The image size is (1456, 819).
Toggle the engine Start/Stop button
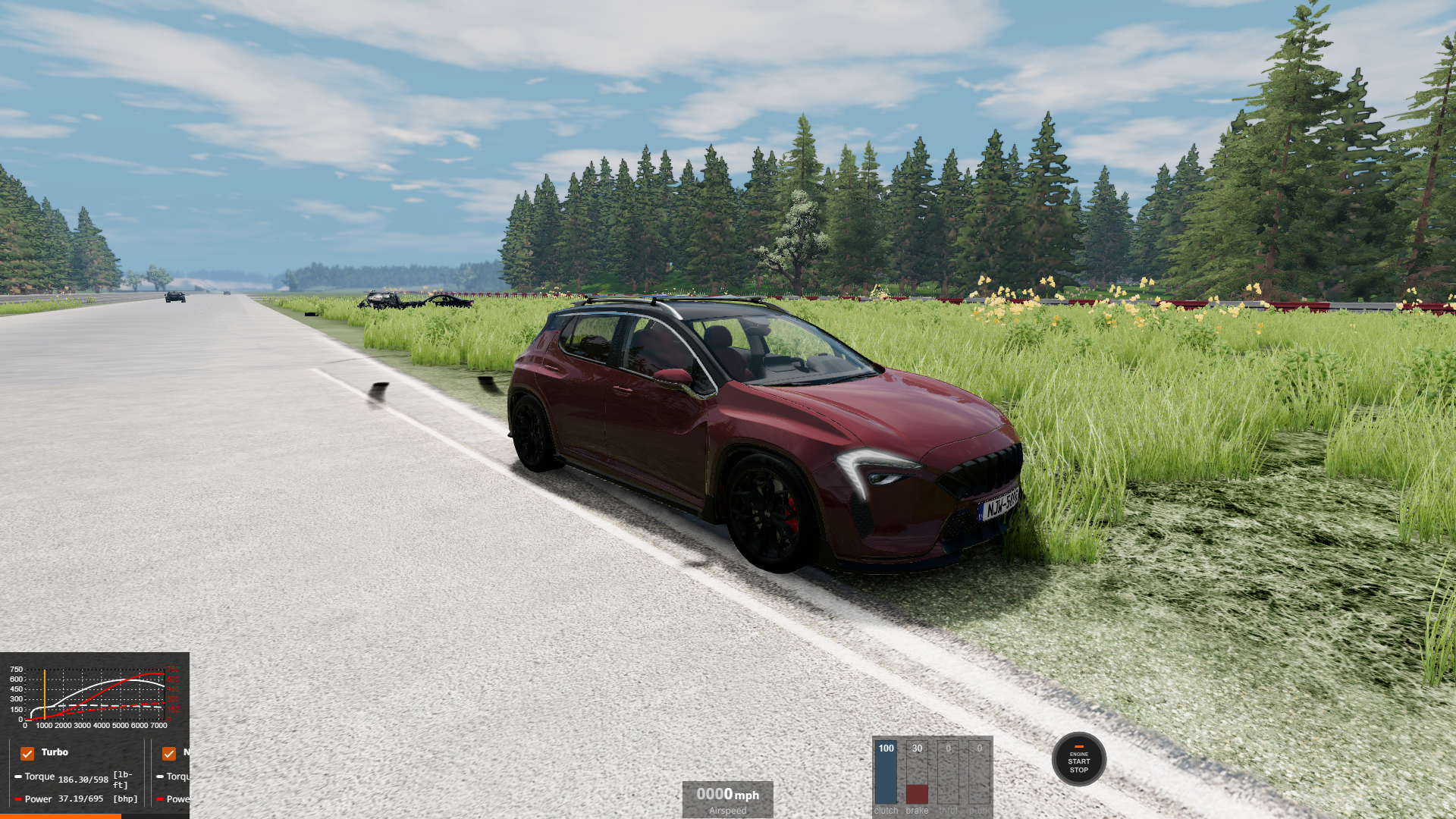pyautogui.click(x=1078, y=759)
